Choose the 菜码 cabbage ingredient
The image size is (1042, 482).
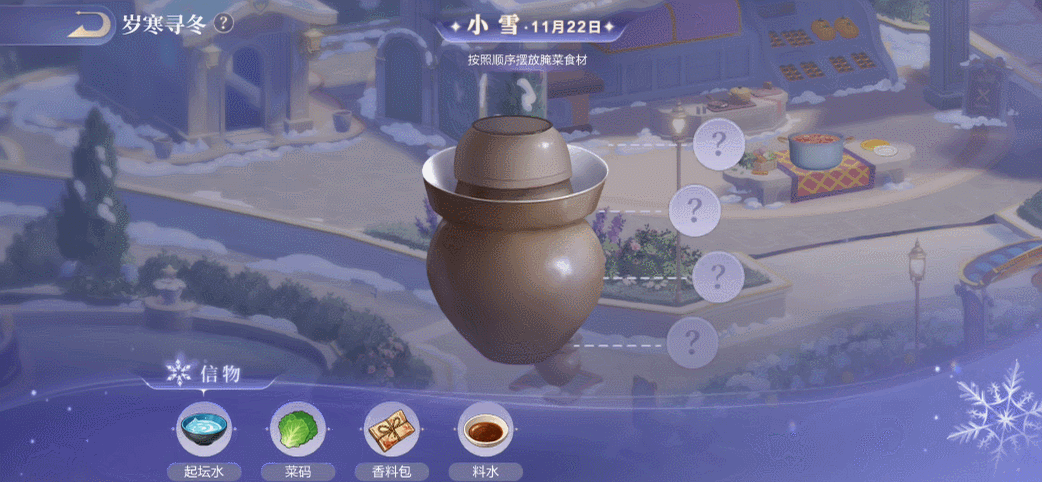pos(297,431)
